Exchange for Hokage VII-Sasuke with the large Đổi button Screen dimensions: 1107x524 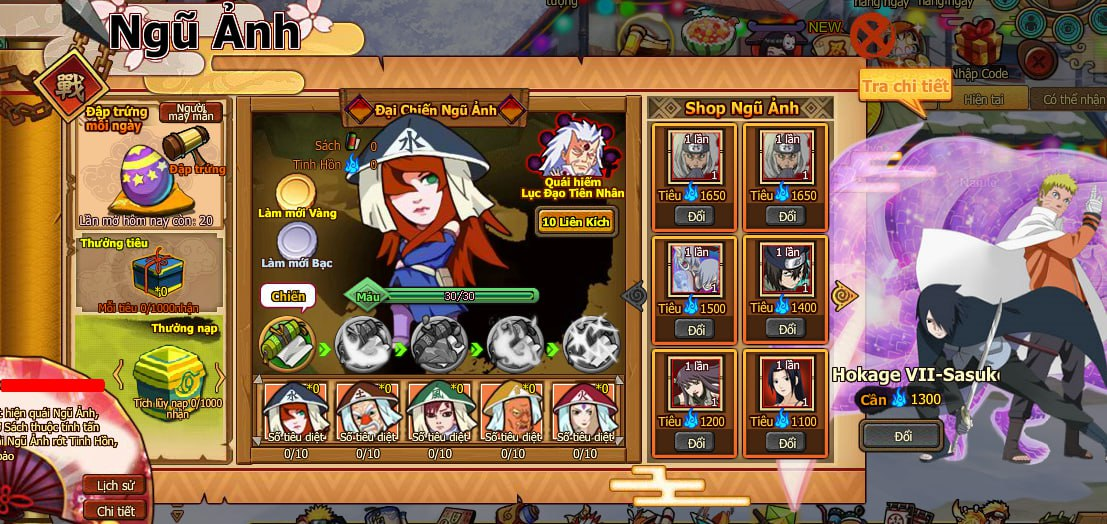(902, 436)
